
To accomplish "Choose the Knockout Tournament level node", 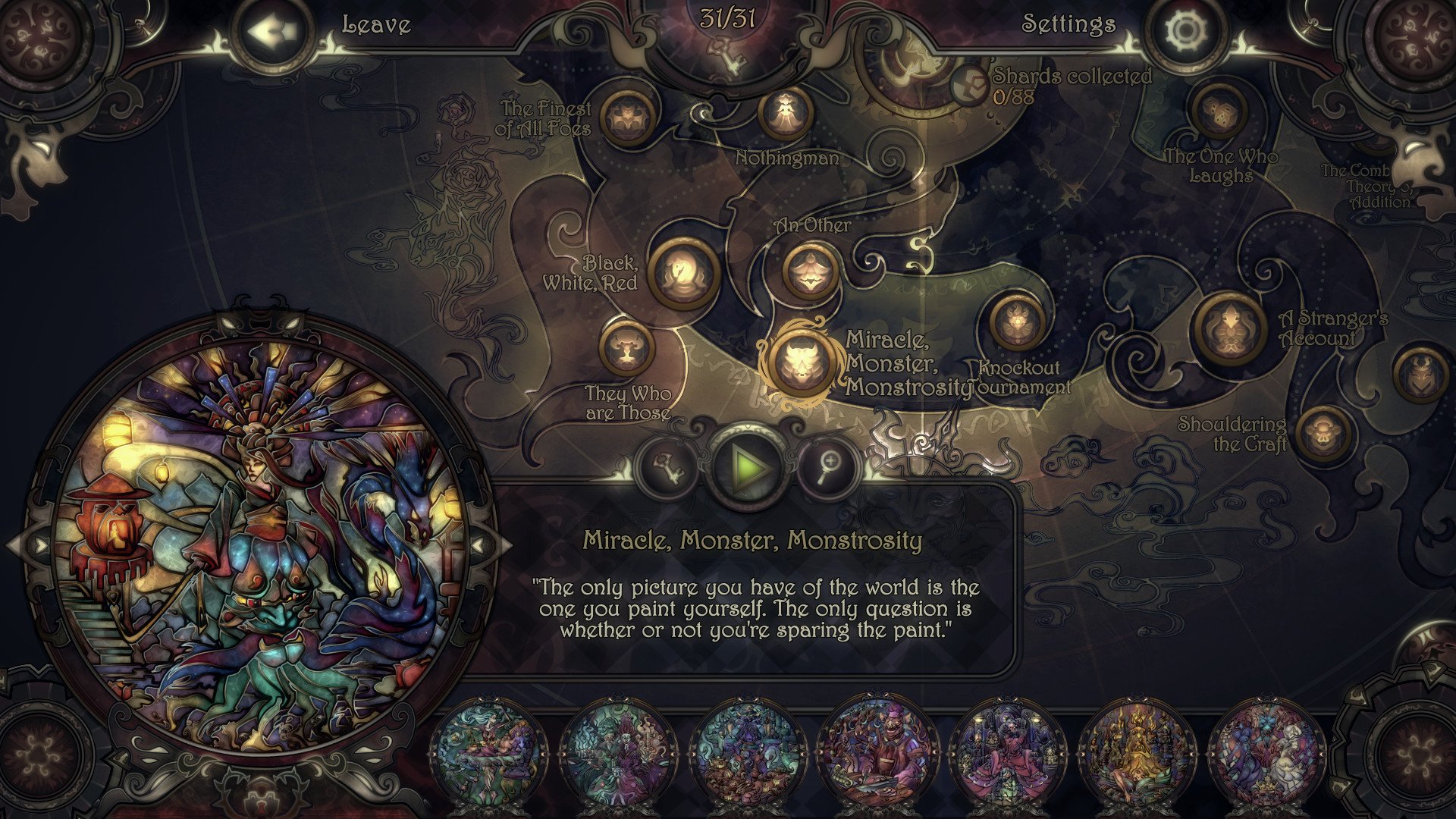I will pyautogui.click(x=1016, y=322).
